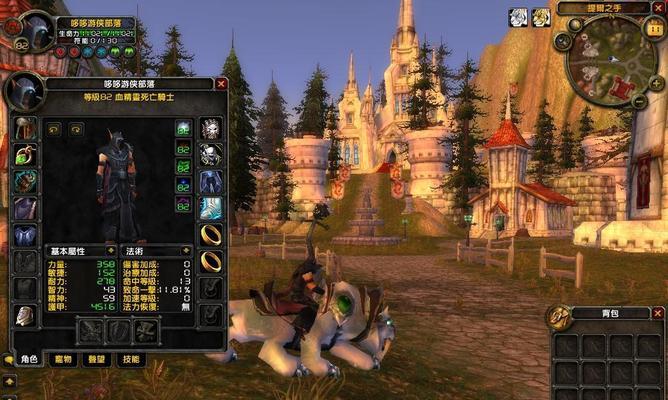Viewport: 668px width, 400px height.
Task: Open the 聲望 reputation tab
Action: pos(97,359)
